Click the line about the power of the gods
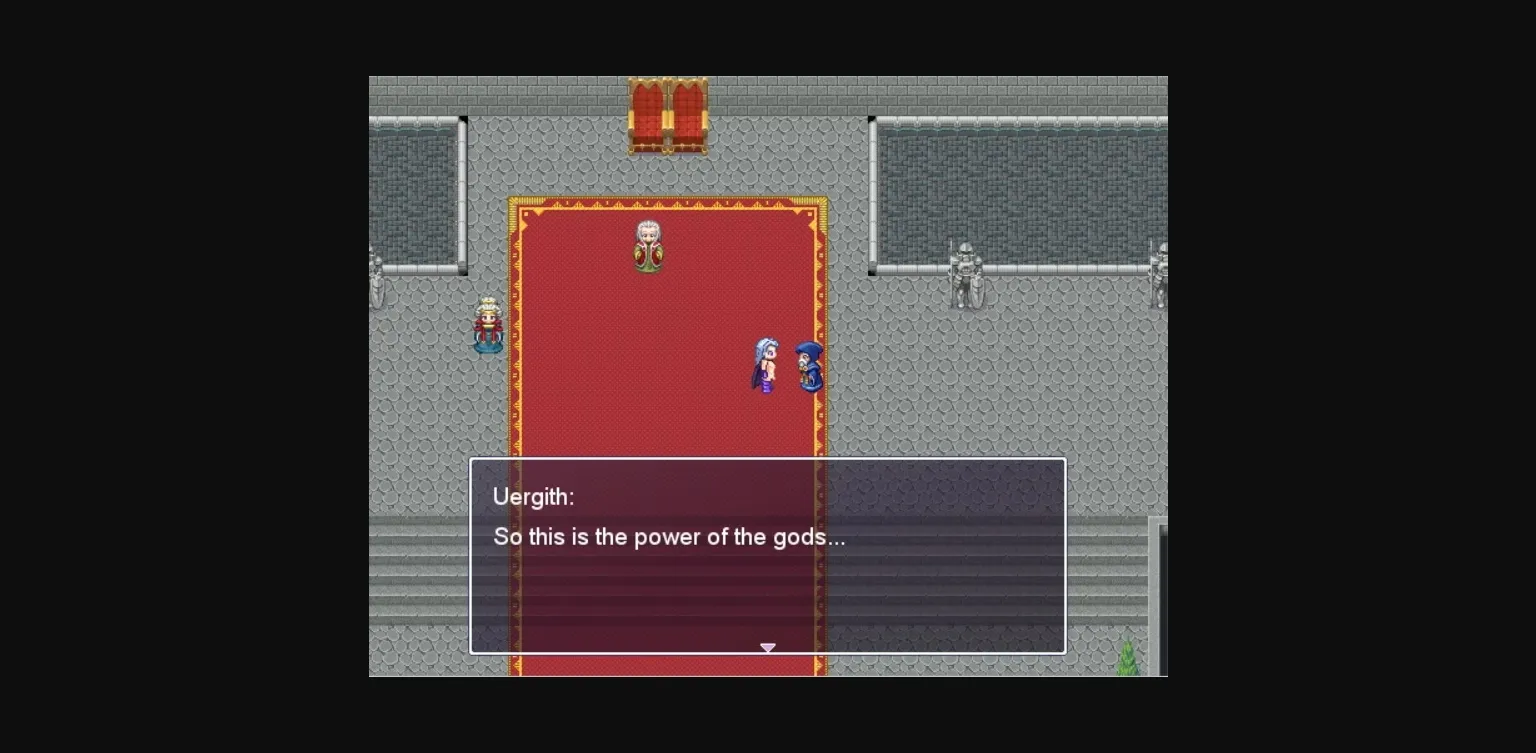The width and height of the screenshot is (1536, 753). click(x=669, y=537)
